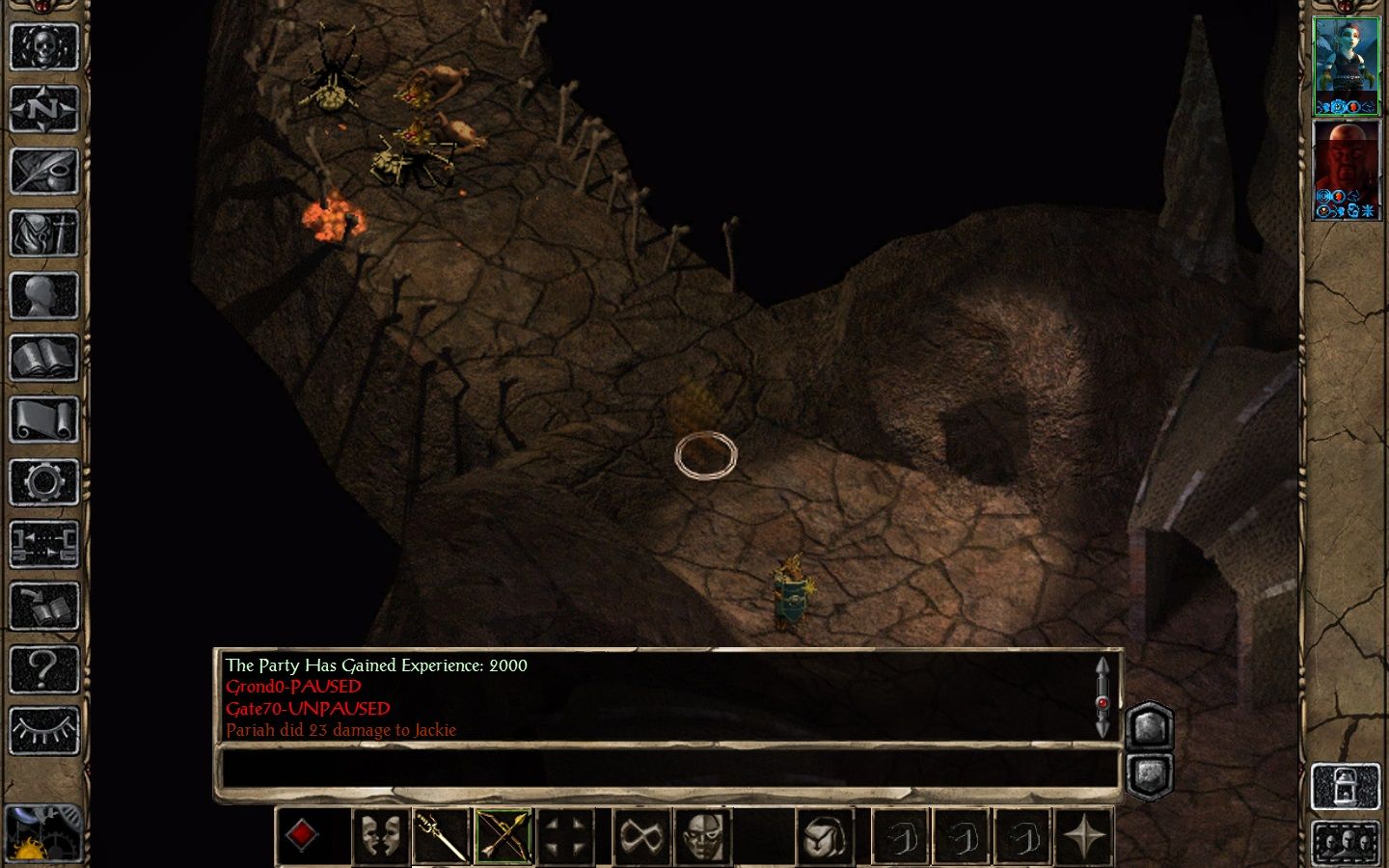Open the priest scroll button

(43, 420)
